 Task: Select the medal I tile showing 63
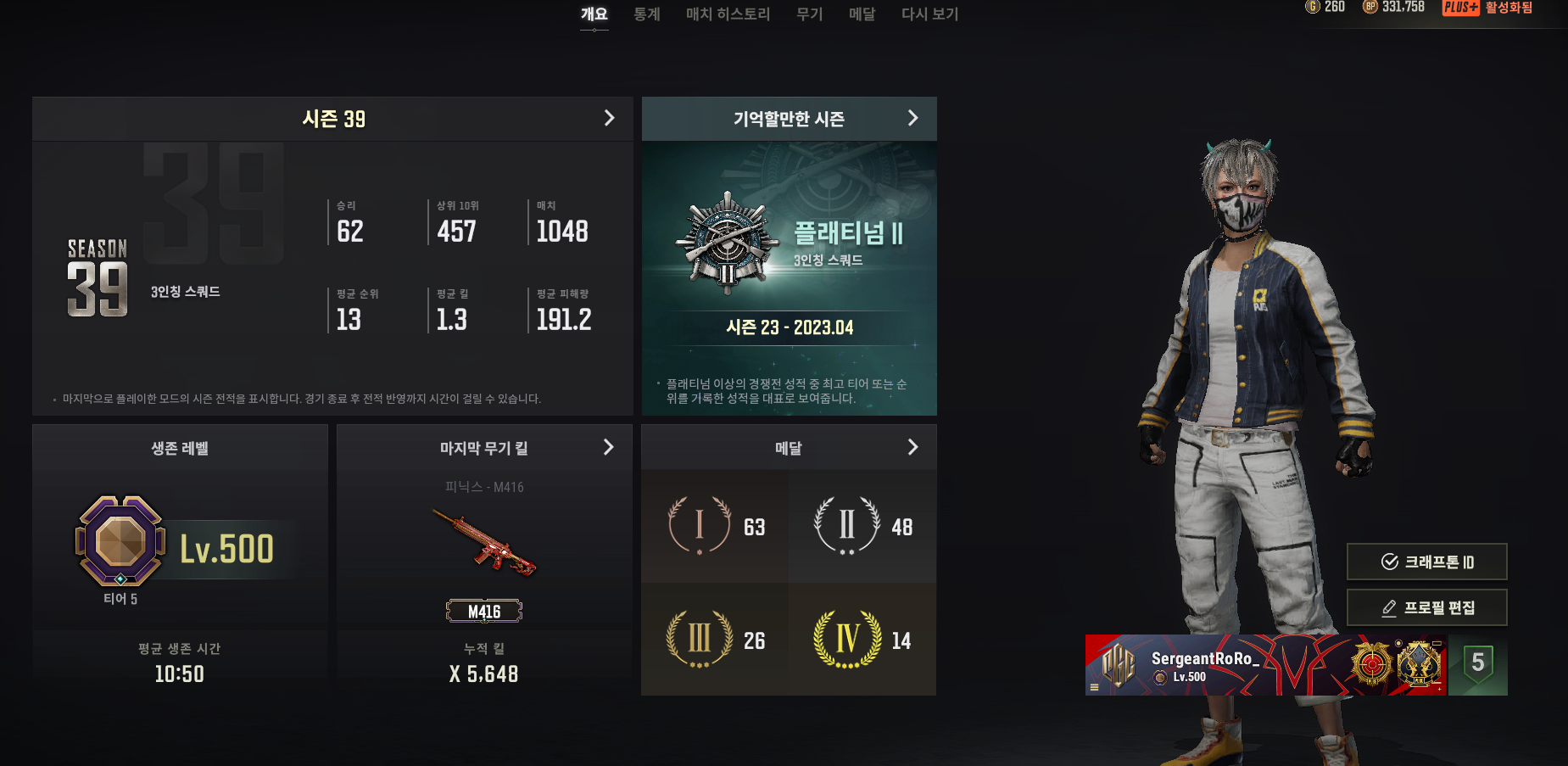[715, 527]
